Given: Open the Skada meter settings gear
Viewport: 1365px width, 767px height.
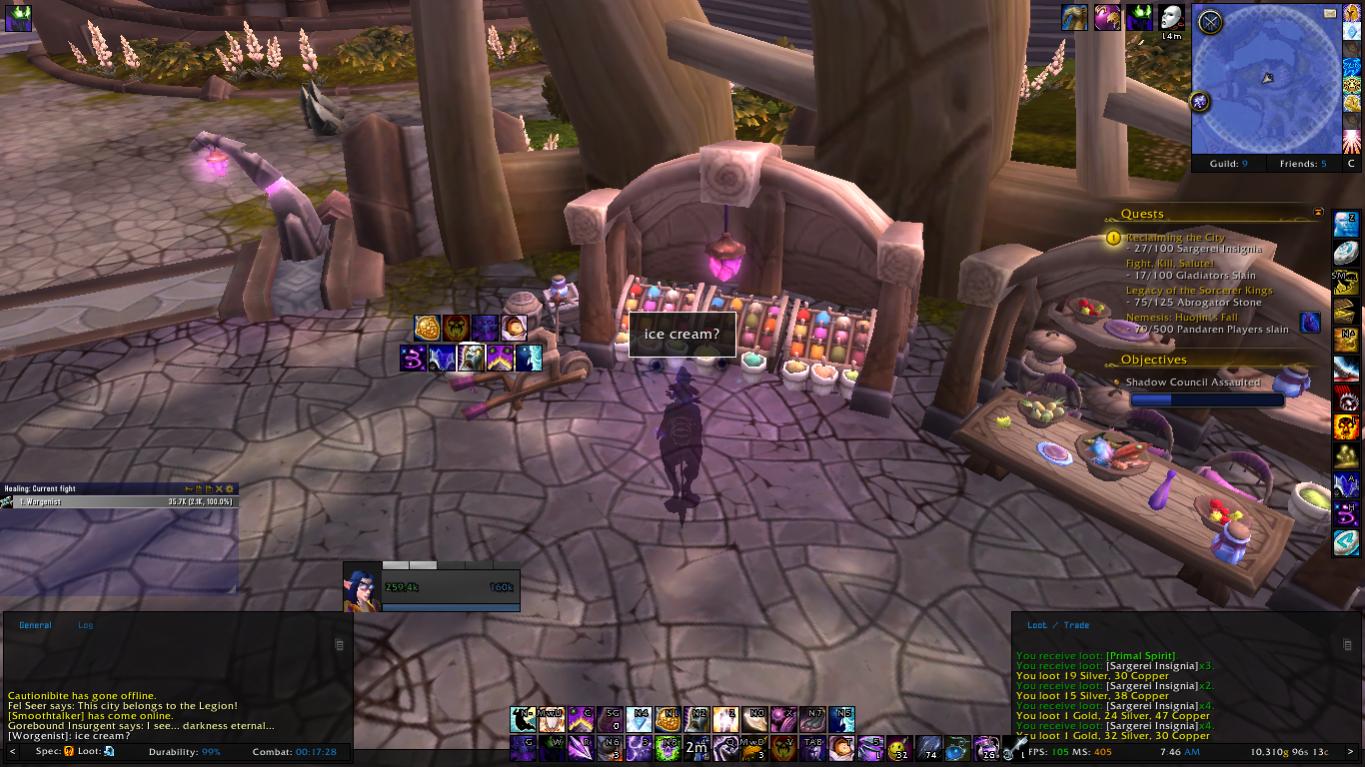Looking at the screenshot, I should click(x=230, y=489).
